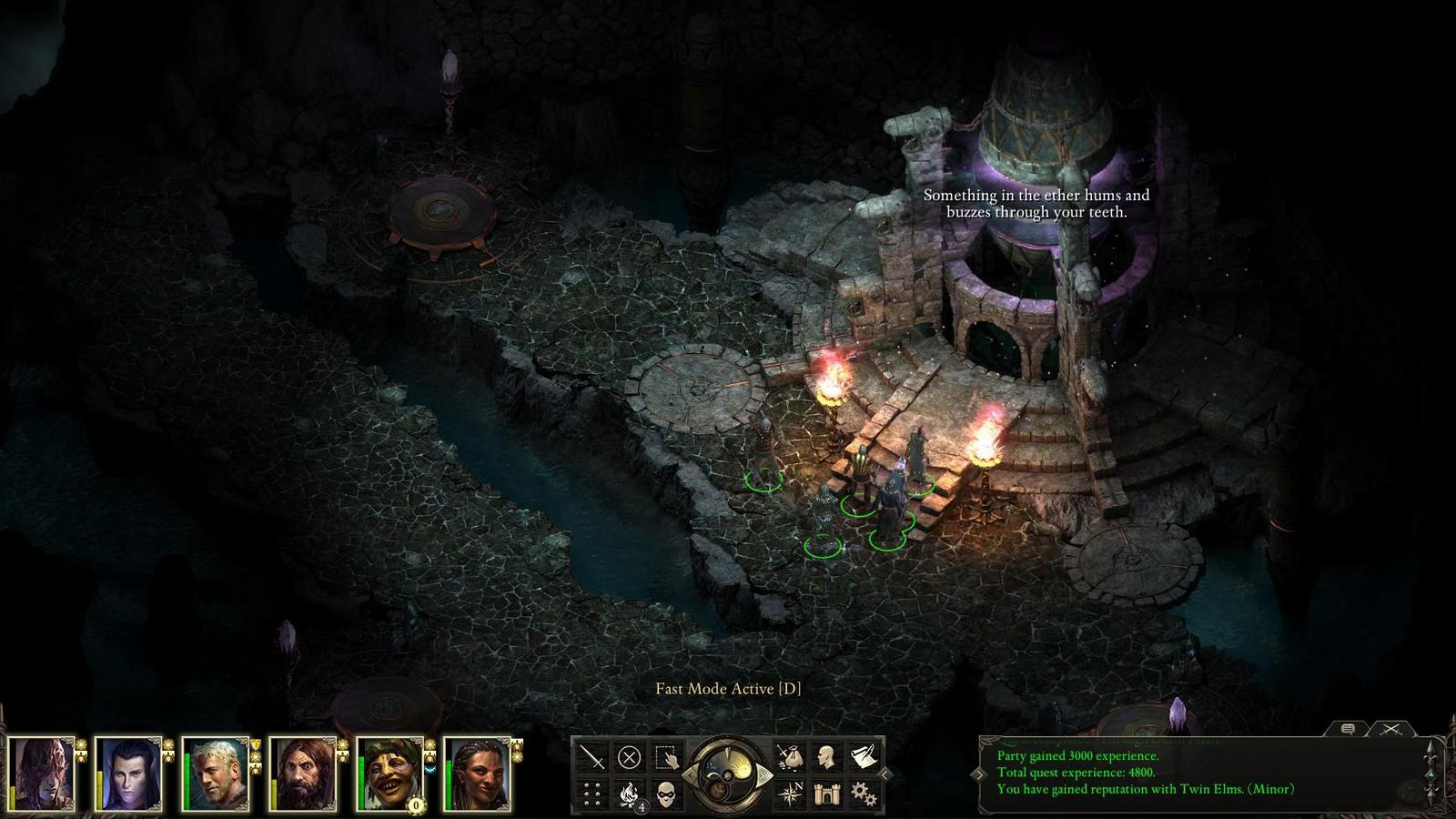
Task: Slow game speed with the left dial arrow
Action: tap(689, 775)
